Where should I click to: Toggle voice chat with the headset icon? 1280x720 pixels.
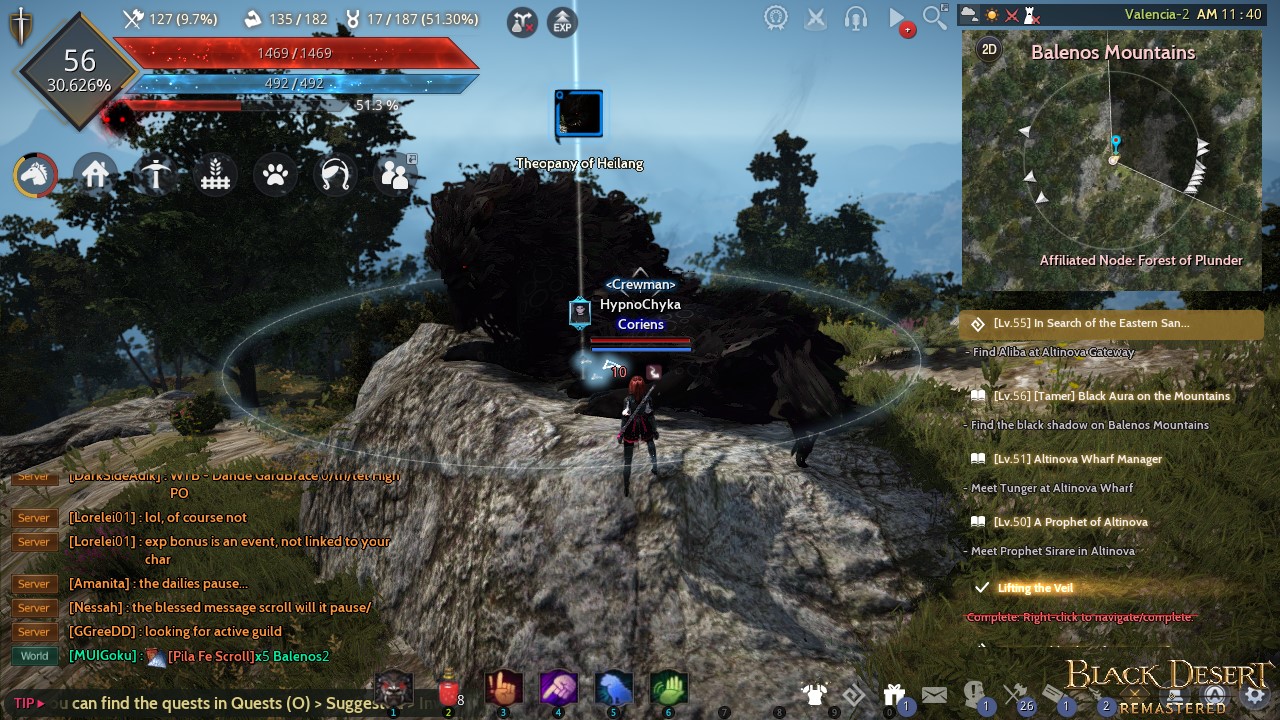[855, 17]
